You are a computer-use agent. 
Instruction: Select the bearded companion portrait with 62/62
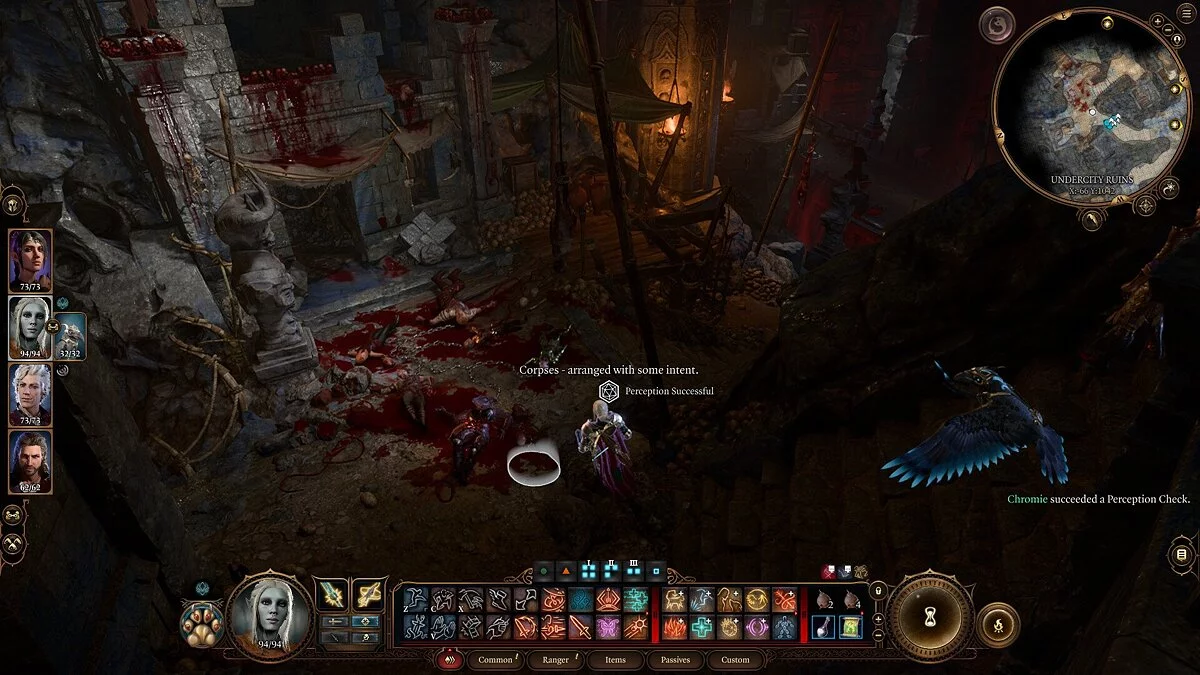click(30, 460)
